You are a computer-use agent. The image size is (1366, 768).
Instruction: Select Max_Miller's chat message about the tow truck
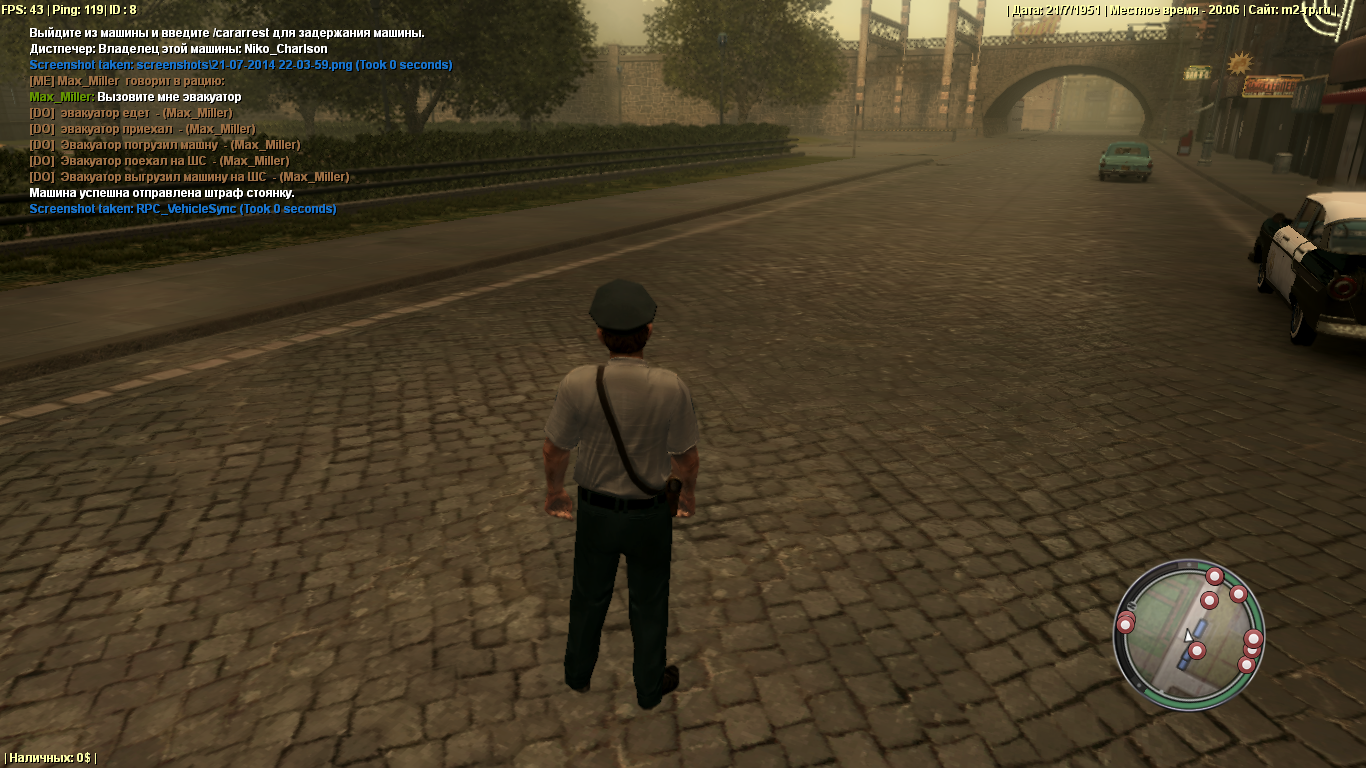(135, 97)
